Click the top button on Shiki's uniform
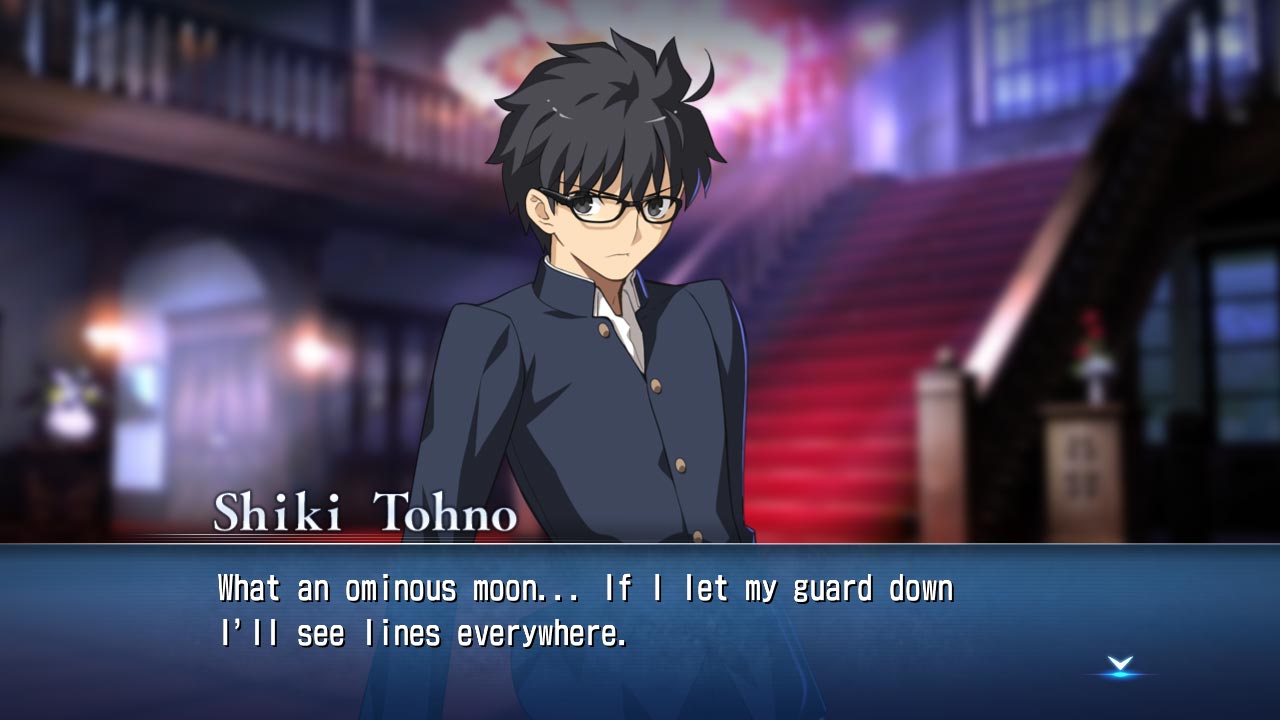Screen dimensions: 1280x720 coord(601,330)
